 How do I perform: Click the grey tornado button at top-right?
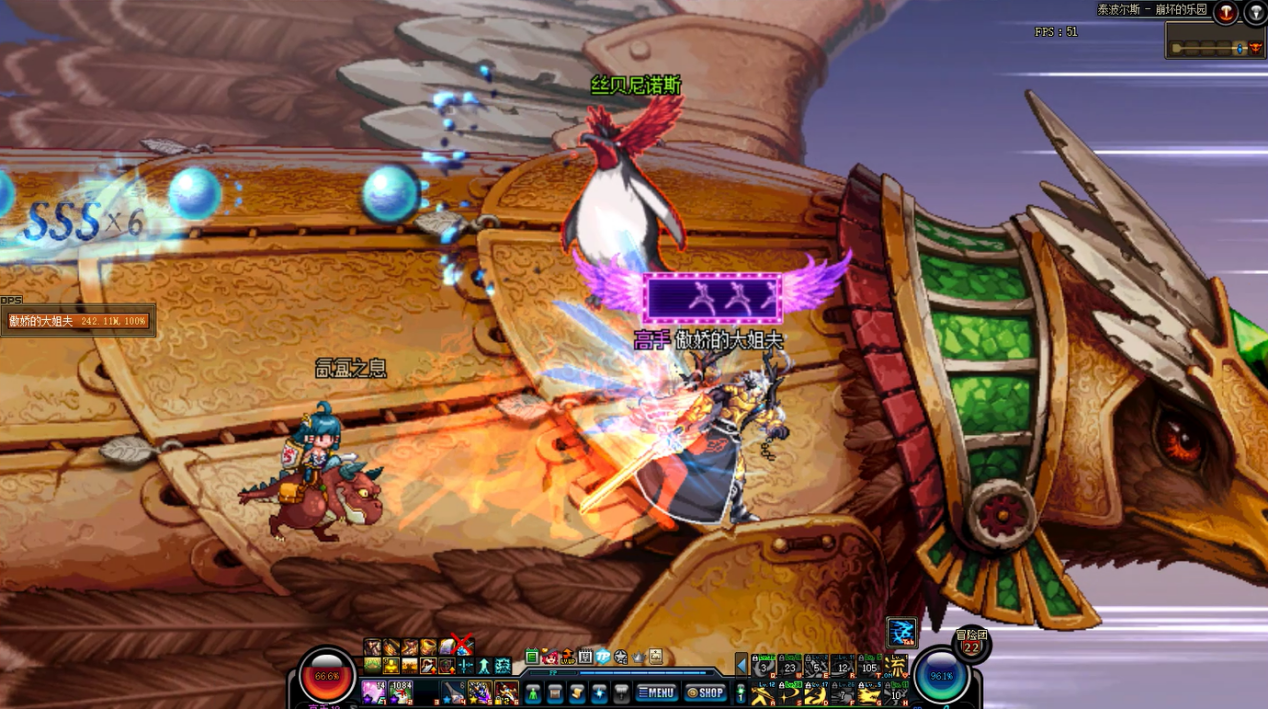coord(1255,12)
